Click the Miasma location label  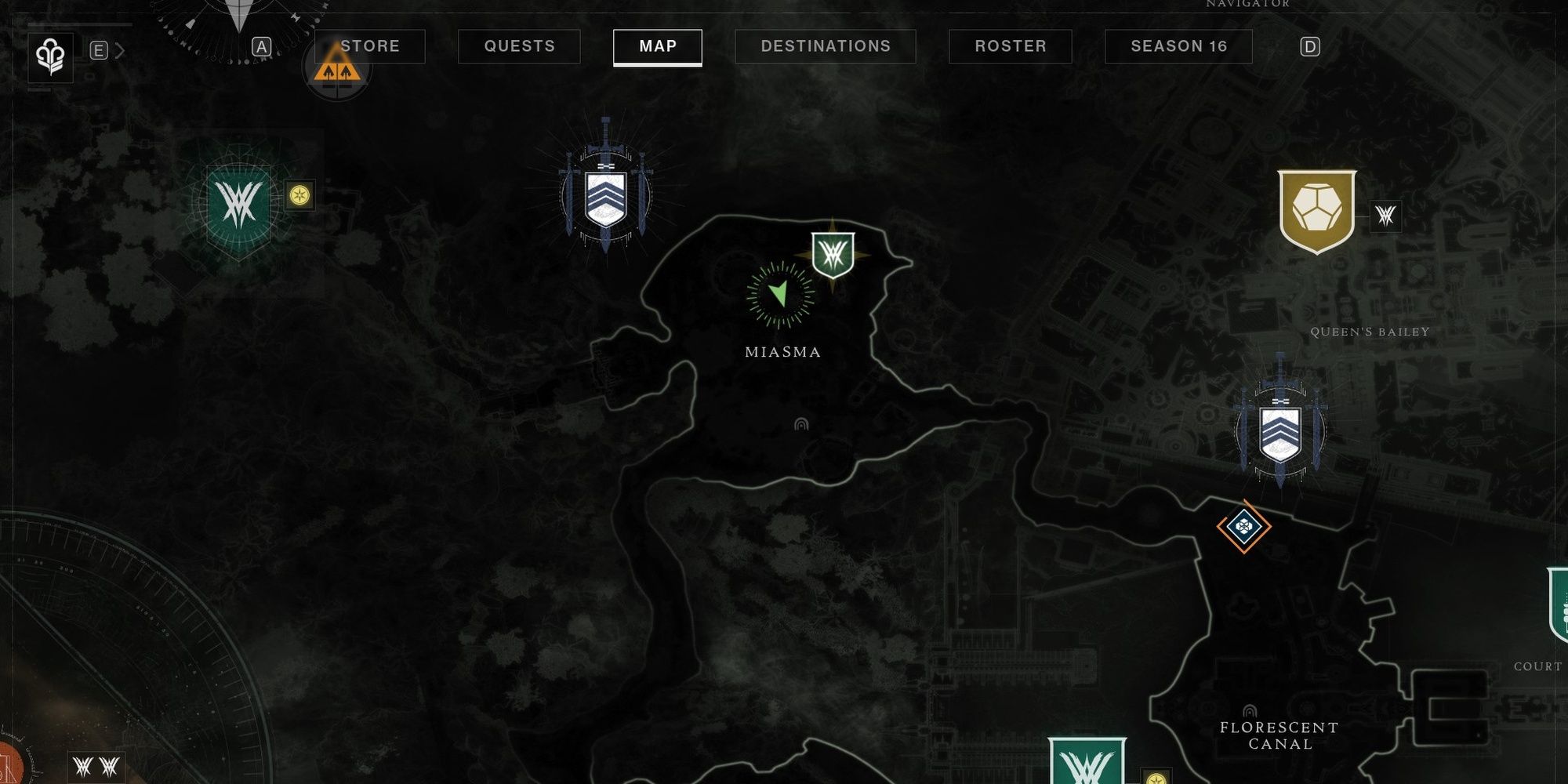tap(779, 353)
